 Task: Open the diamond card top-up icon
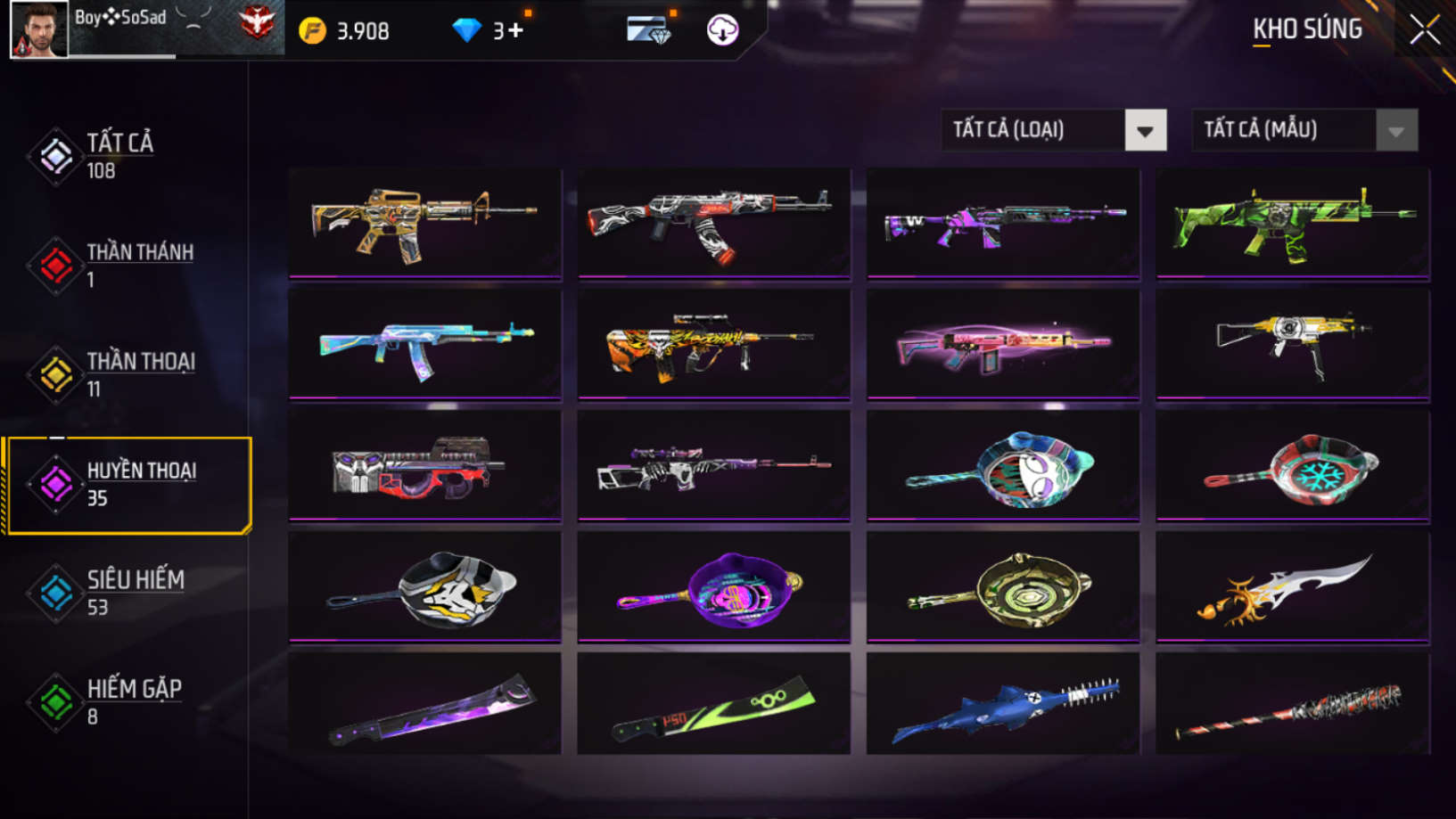tap(648, 30)
